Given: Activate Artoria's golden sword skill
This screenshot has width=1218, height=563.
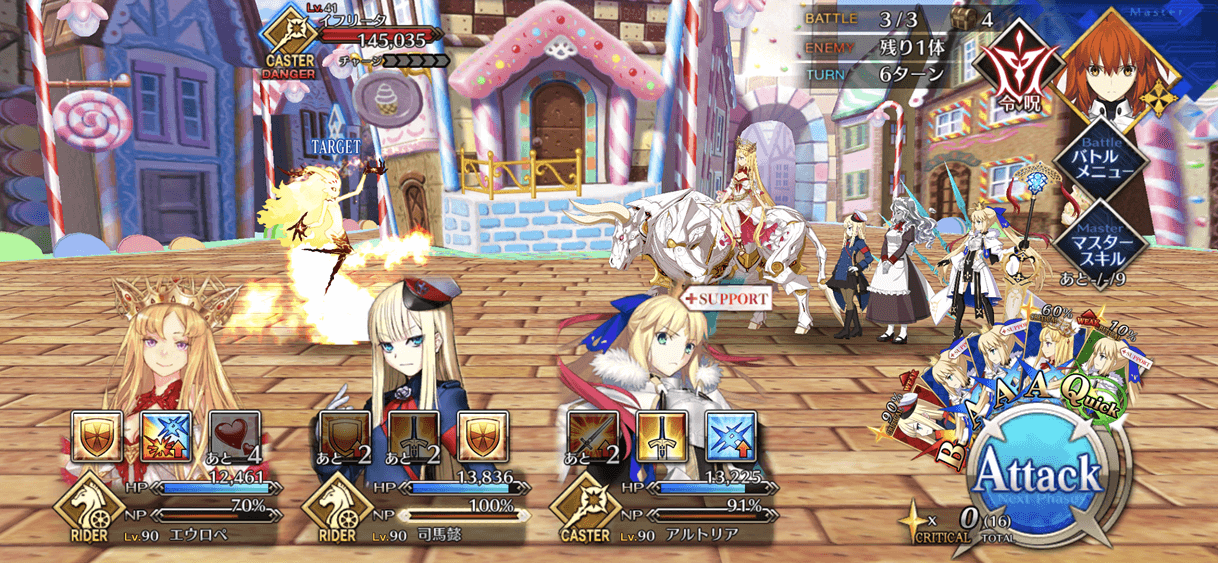Looking at the screenshot, I should pyautogui.click(x=657, y=435).
